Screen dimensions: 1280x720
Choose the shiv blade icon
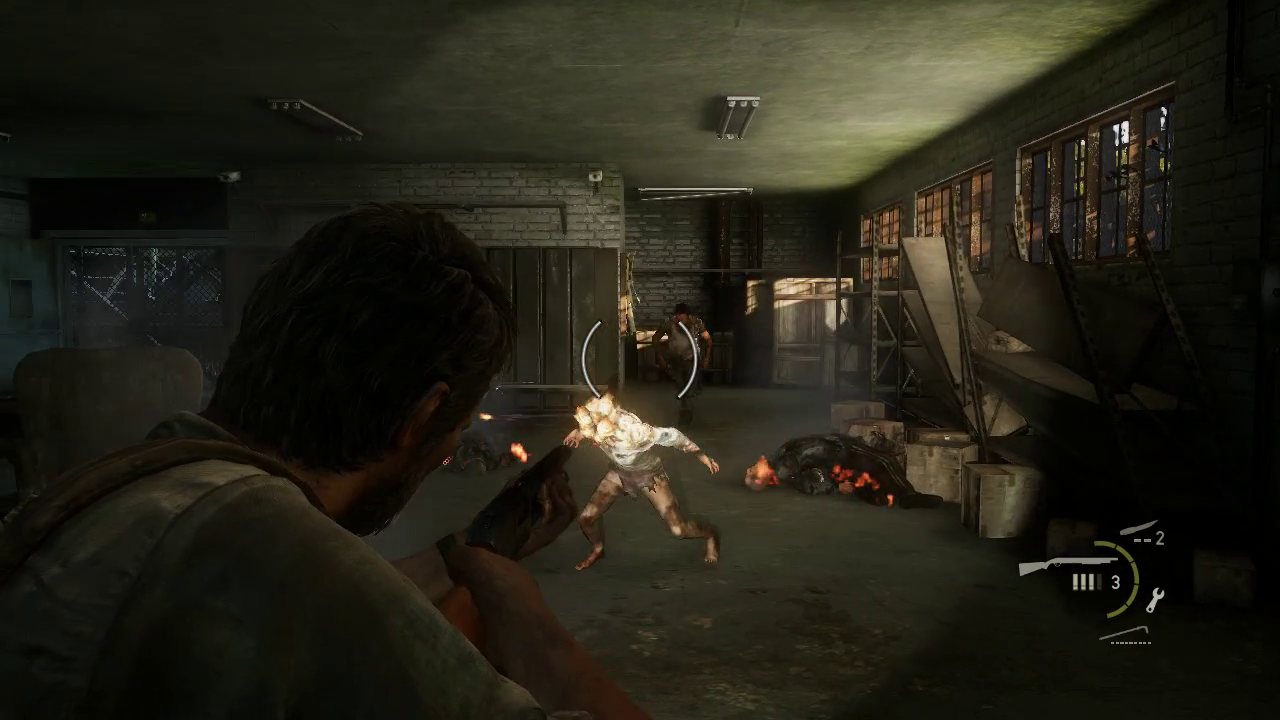coord(1138,528)
